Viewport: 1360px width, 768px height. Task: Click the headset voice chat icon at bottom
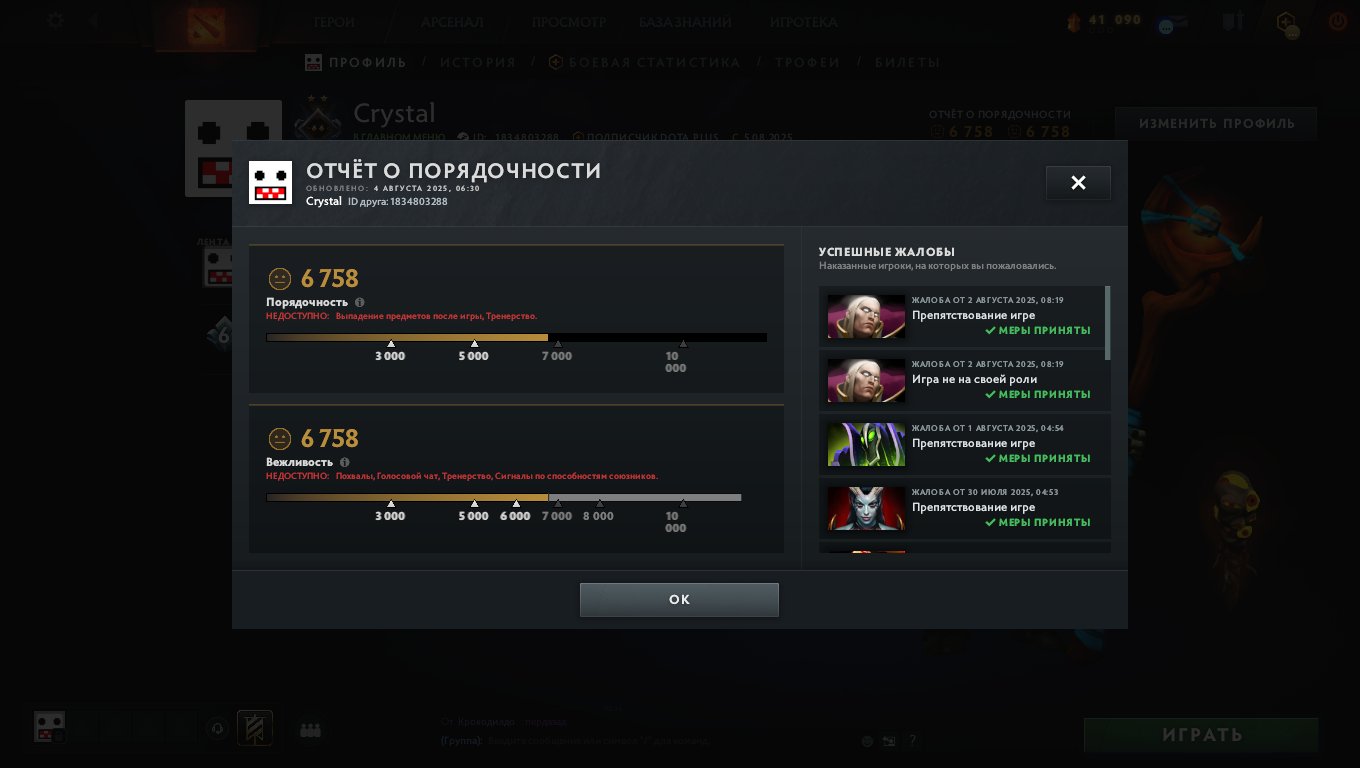pos(218,728)
